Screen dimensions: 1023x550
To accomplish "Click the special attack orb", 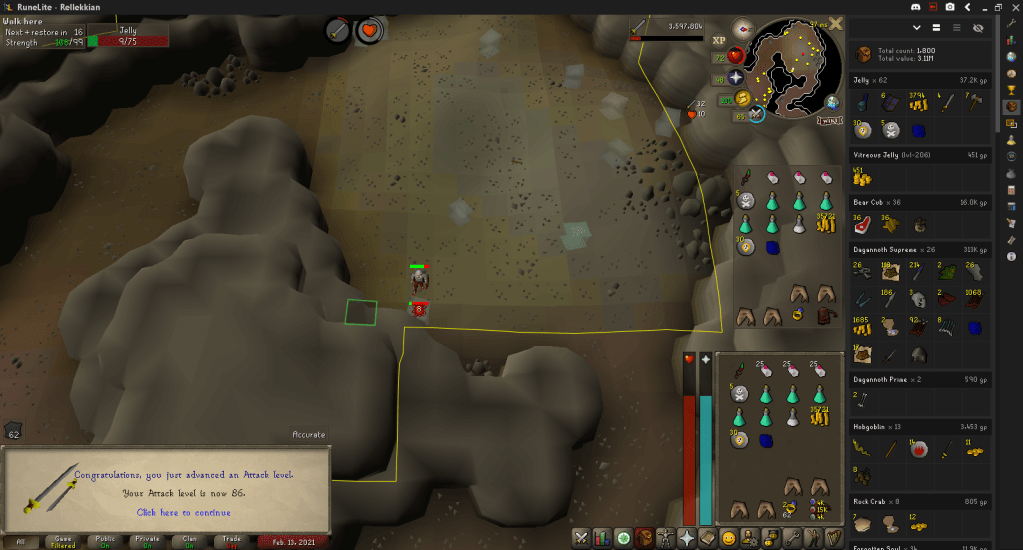I will (x=756, y=114).
